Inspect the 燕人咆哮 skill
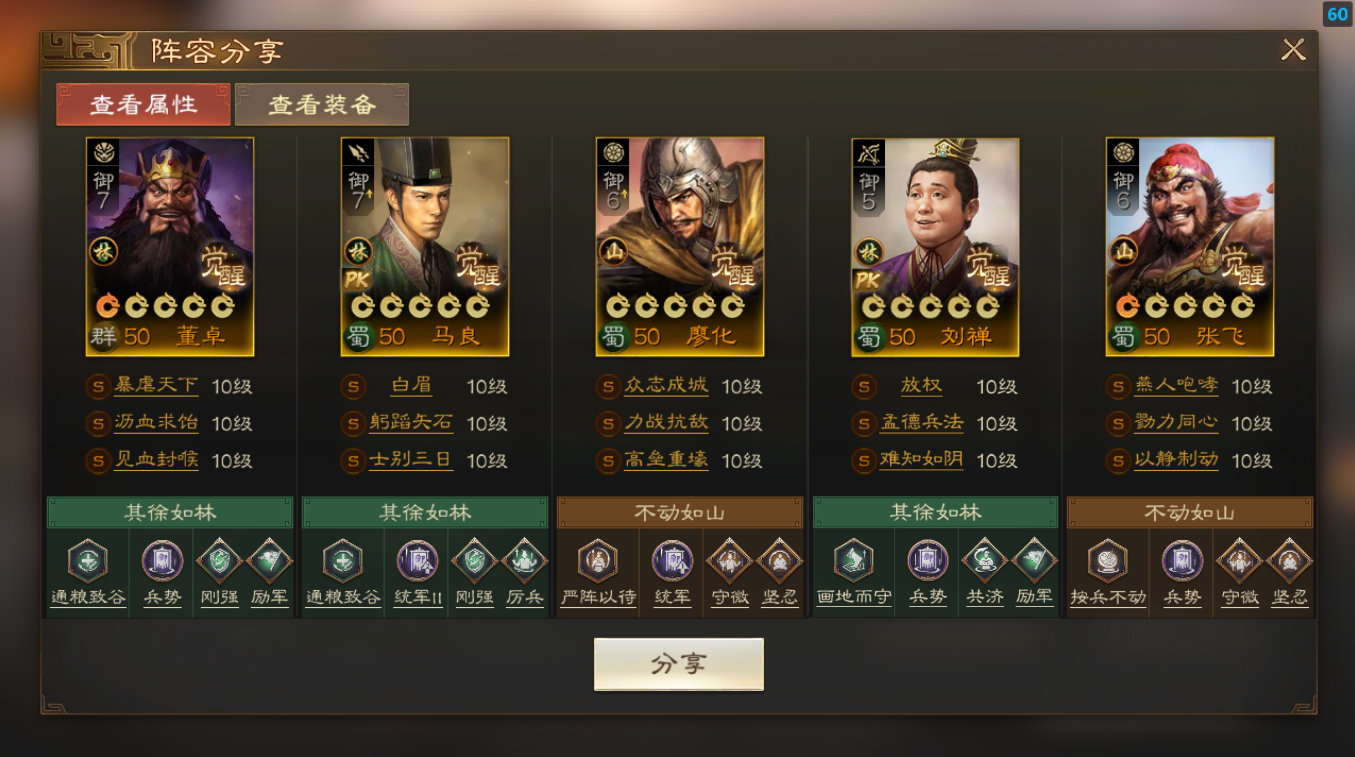The image size is (1355, 757). (1176, 386)
